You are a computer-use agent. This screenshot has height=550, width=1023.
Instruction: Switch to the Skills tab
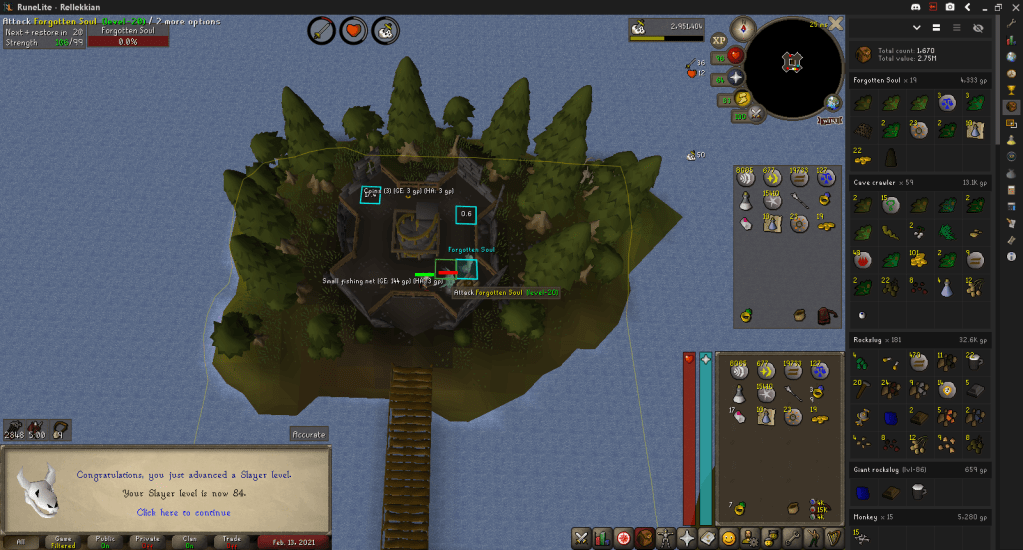(602, 538)
